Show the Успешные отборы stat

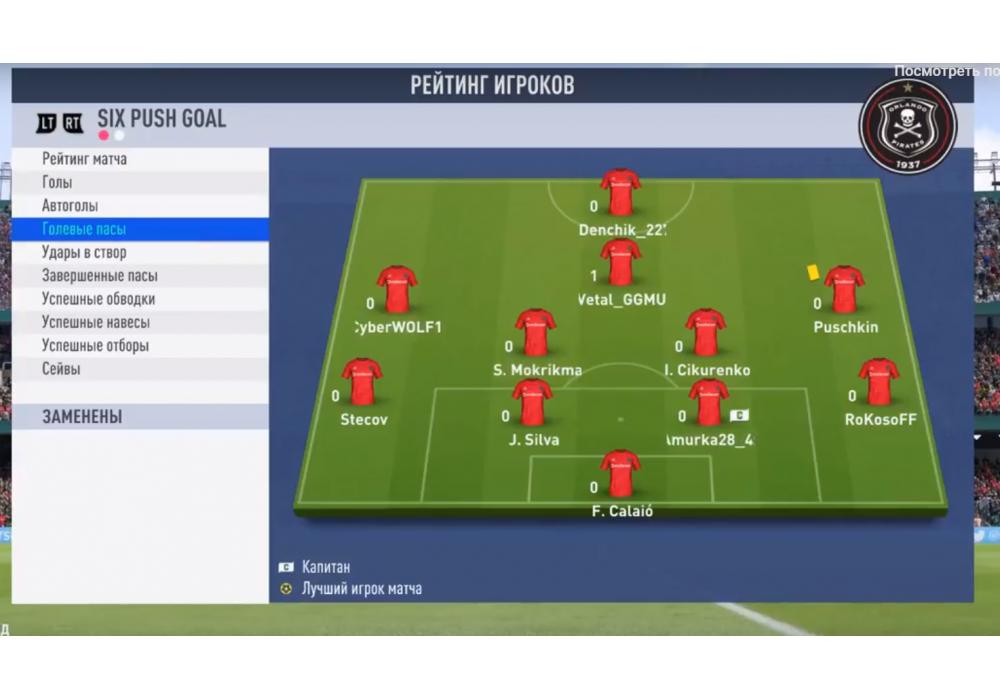[x=140, y=345]
